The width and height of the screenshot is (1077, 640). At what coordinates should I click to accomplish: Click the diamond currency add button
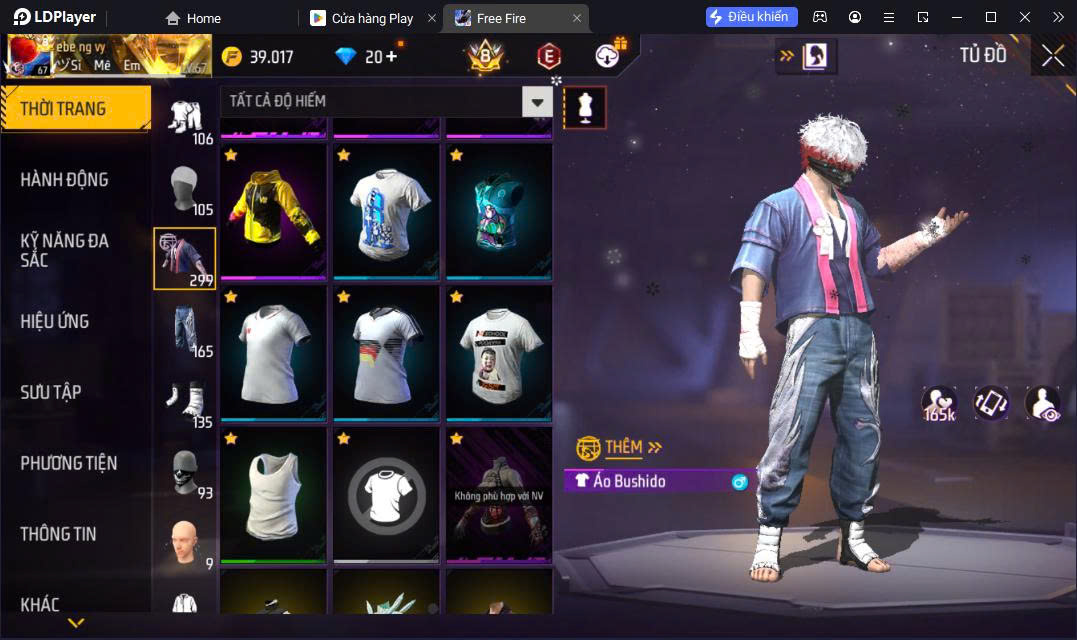(x=390, y=57)
